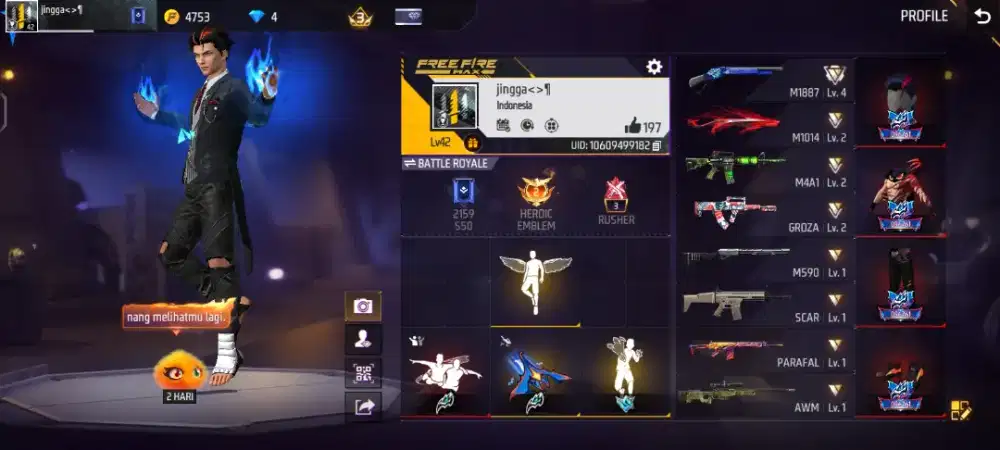
Task: Open profile settings gear icon
Action: point(654,67)
